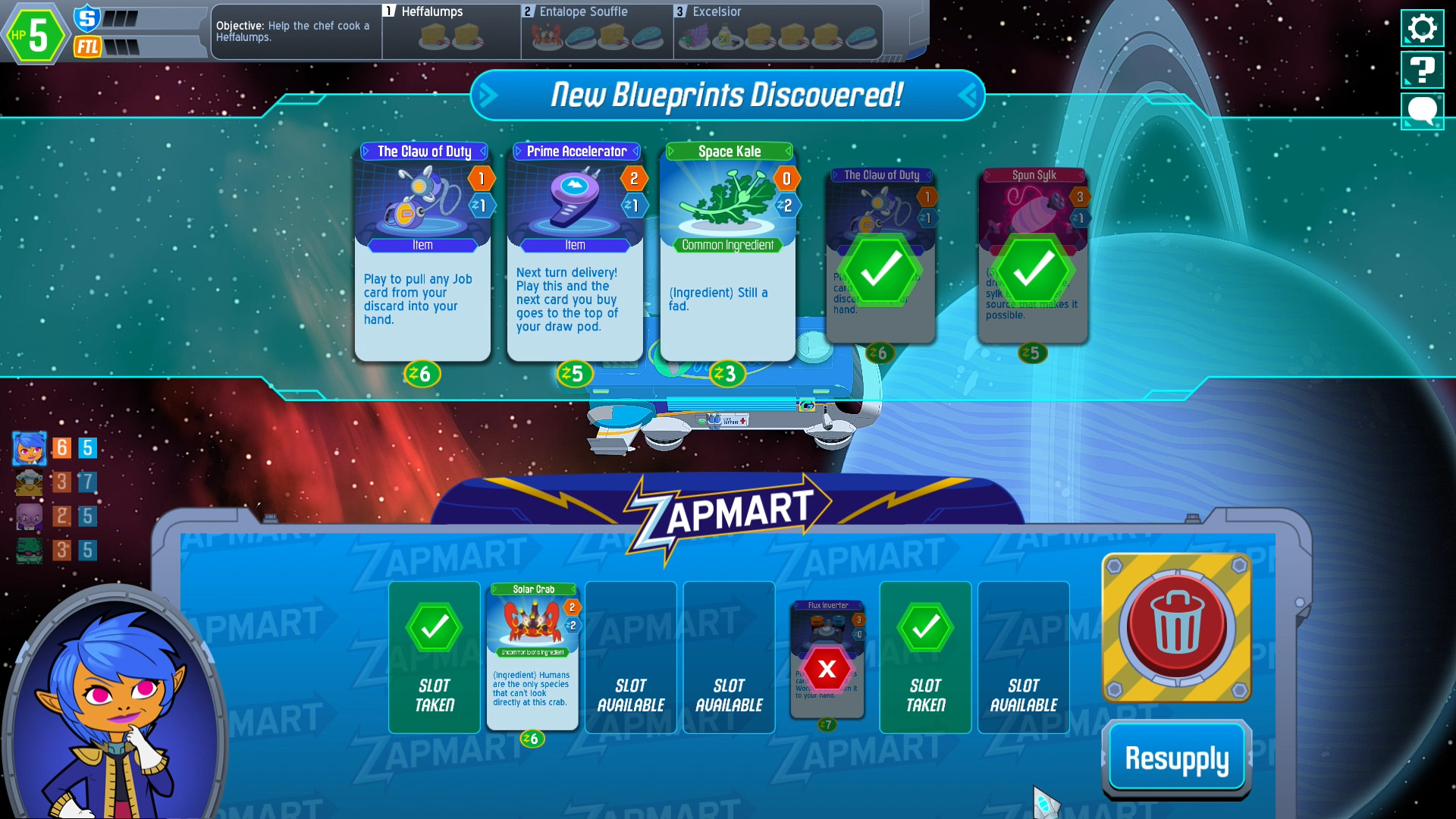Click the help question mark icon
This screenshot has height=819, width=1456.
(x=1423, y=69)
